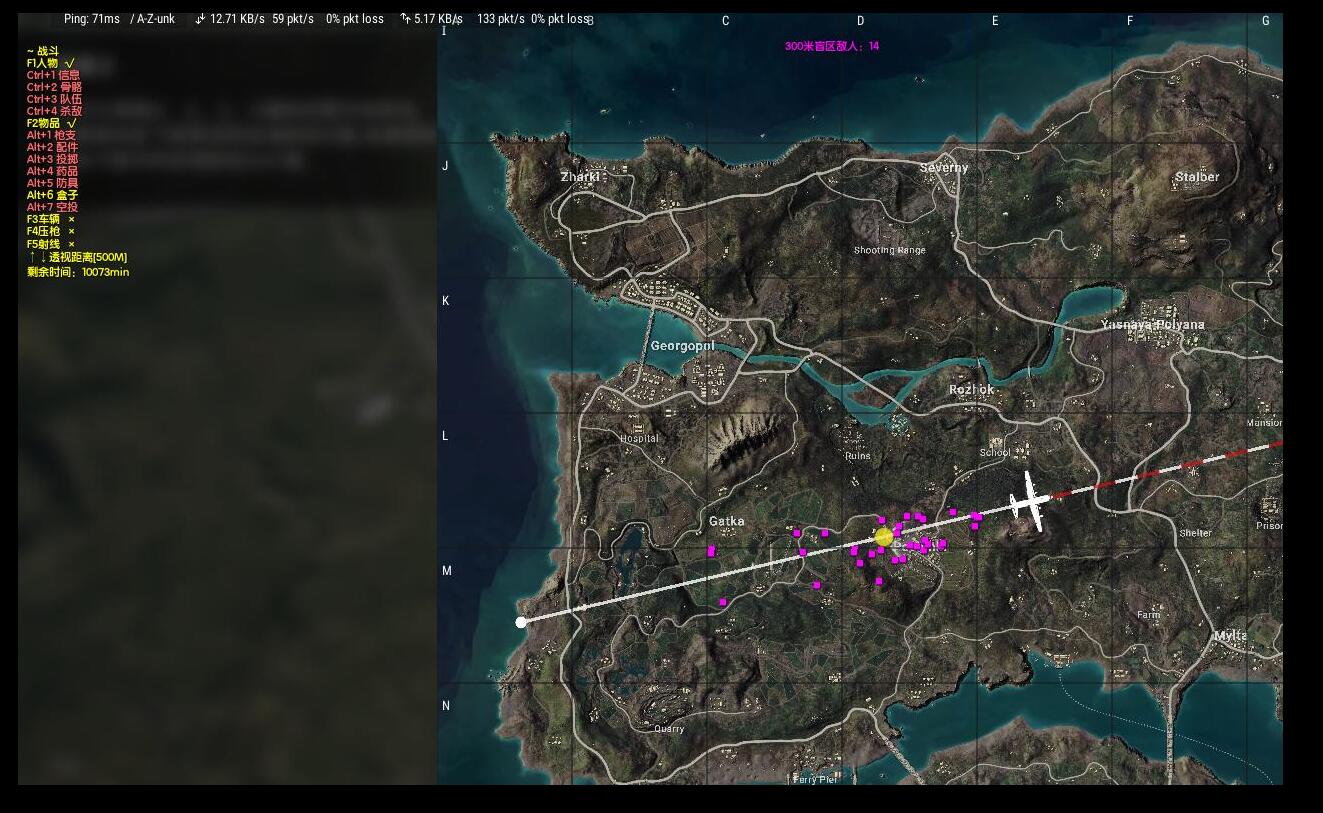
Task: Choose the Ruins label on the map
Action: (857, 455)
